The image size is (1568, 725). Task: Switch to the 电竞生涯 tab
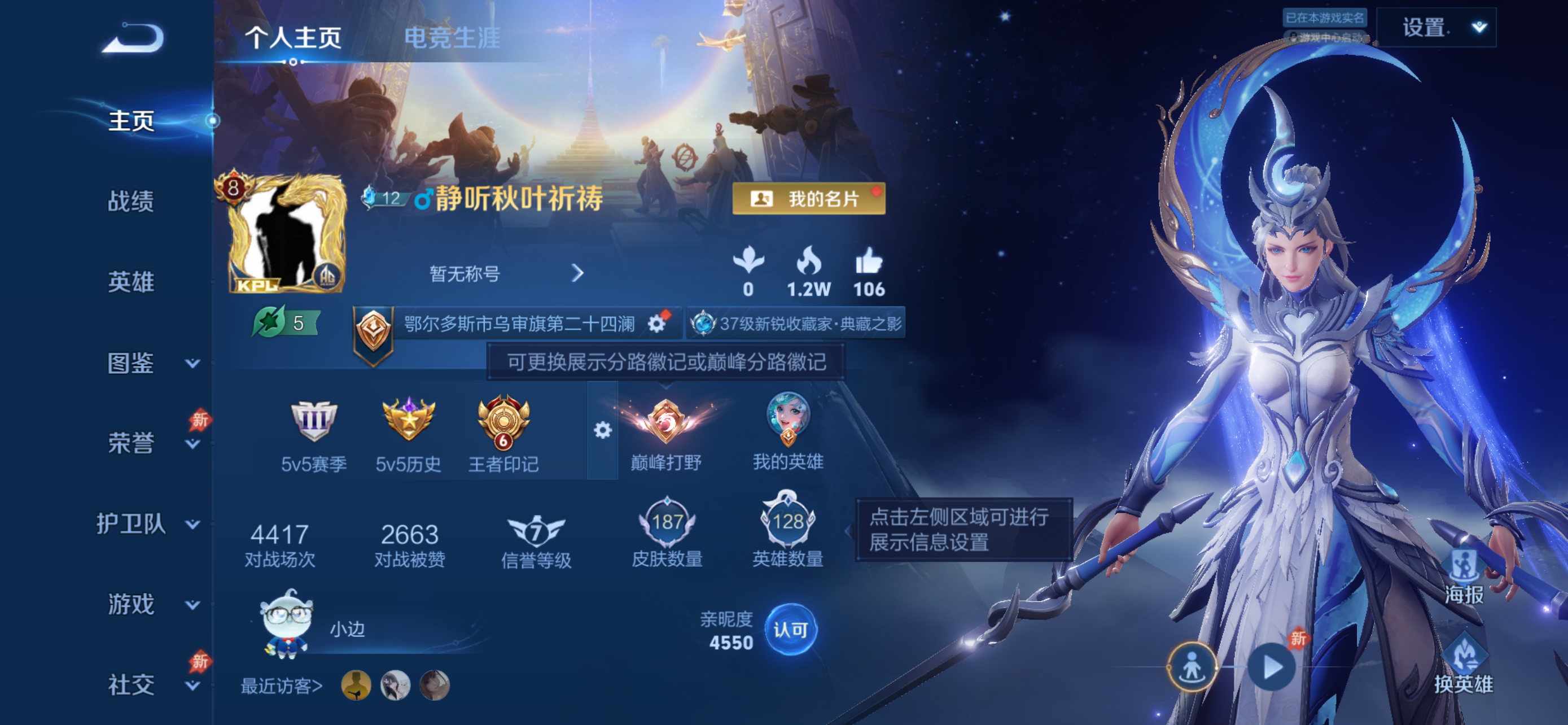(453, 38)
